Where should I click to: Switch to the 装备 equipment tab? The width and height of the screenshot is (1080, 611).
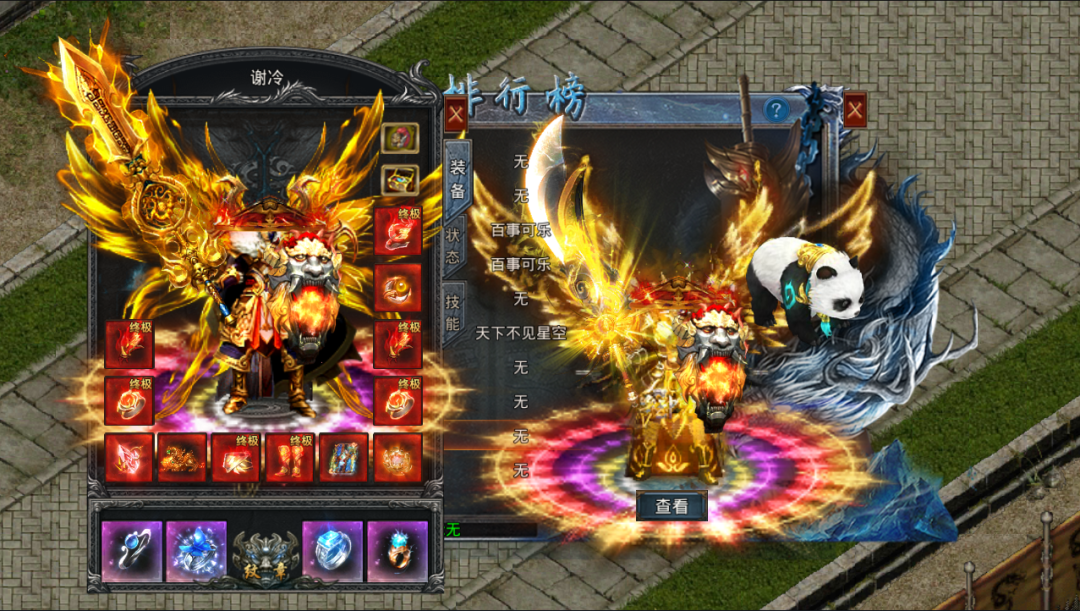(457, 178)
